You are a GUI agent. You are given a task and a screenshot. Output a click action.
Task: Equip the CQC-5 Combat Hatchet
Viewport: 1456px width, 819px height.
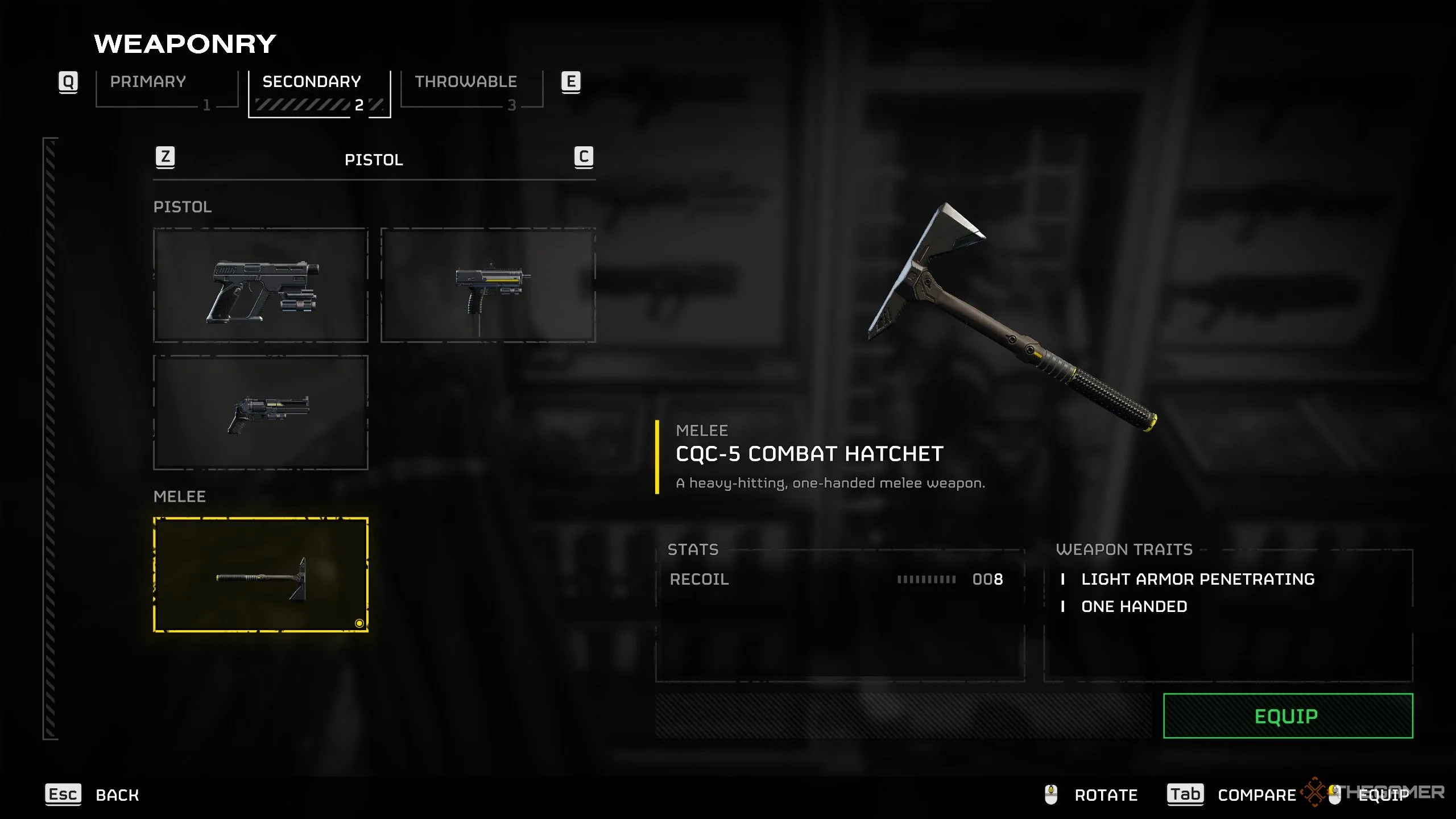coord(1288,716)
